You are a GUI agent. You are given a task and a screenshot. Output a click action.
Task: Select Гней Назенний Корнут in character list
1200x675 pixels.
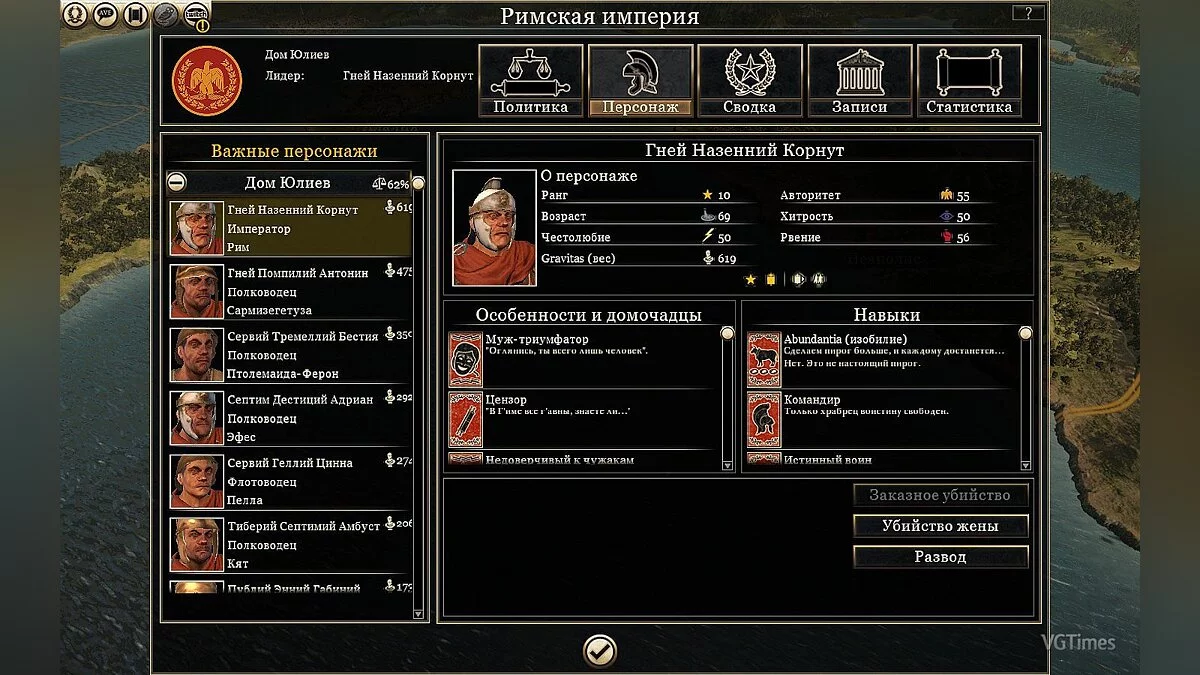[x=290, y=228]
